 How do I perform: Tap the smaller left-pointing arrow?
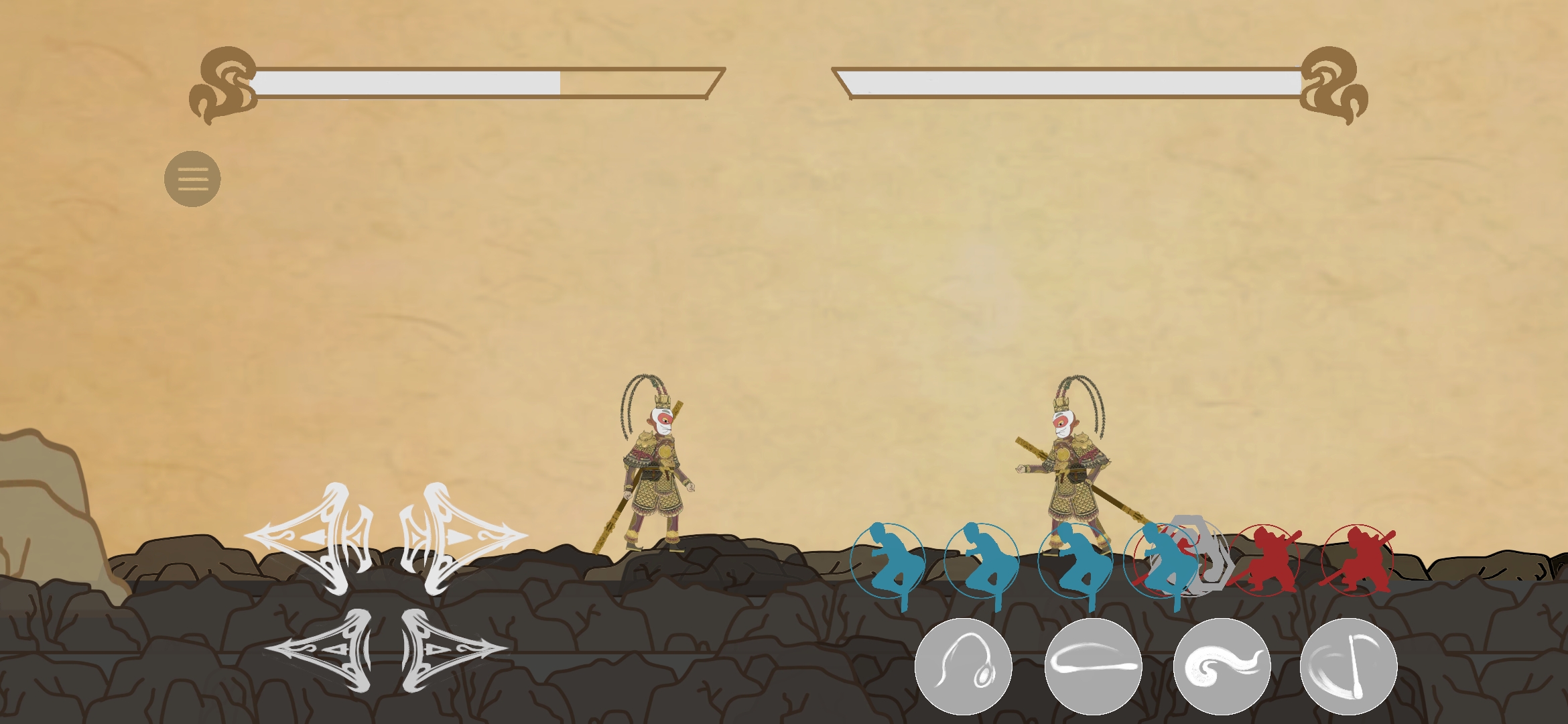(322, 650)
